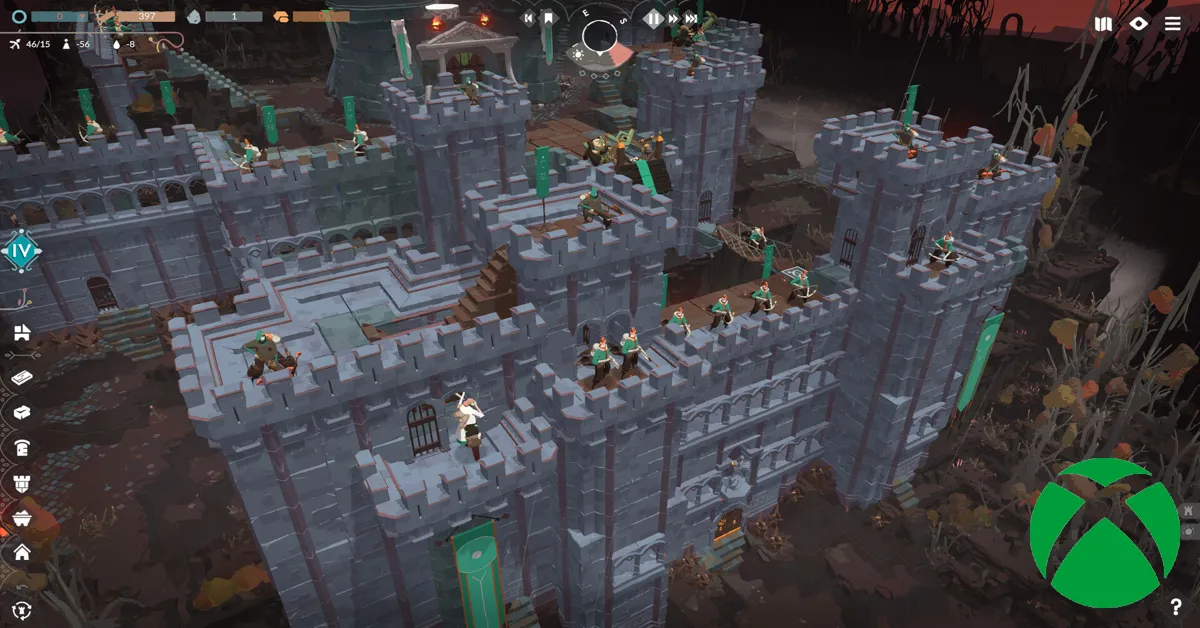1200x628 pixels.
Task: Set game speed to fastest
Action: click(691, 18)
